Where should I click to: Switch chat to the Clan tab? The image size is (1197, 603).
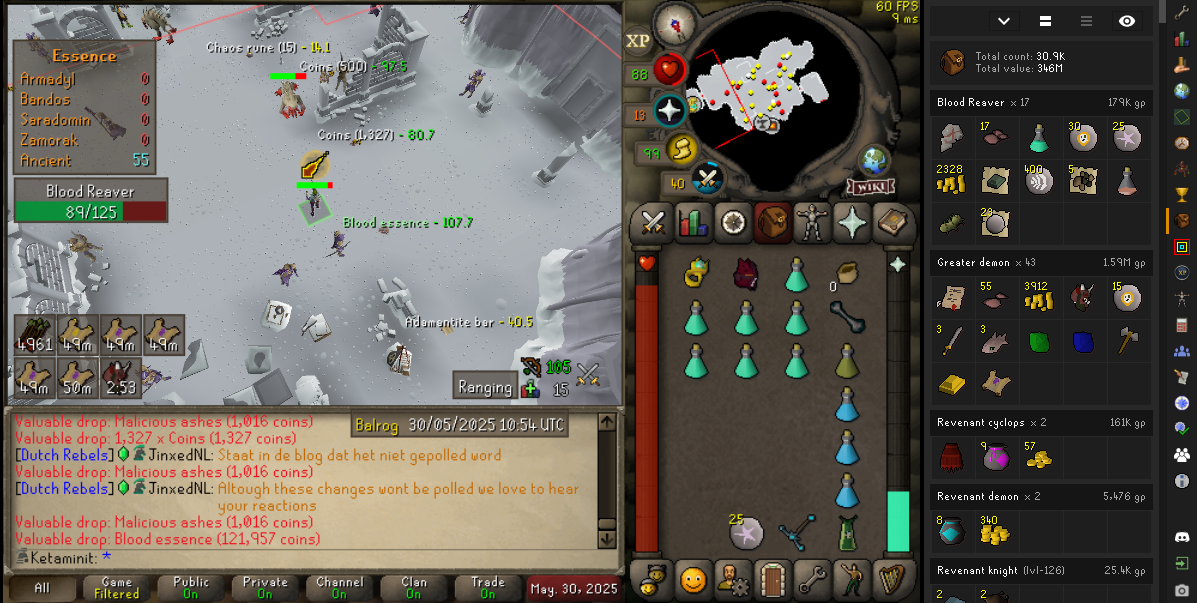(414, 587)
